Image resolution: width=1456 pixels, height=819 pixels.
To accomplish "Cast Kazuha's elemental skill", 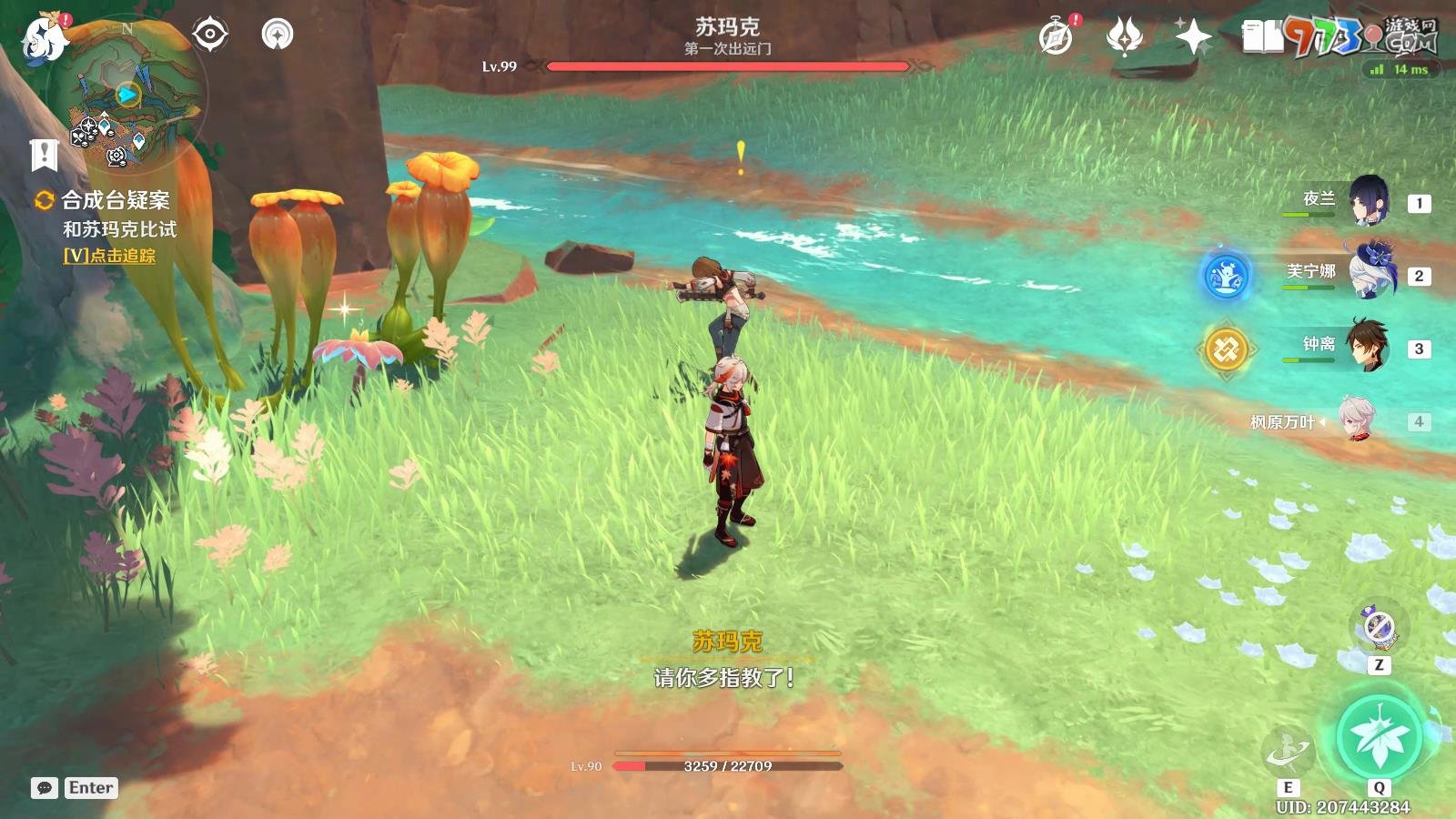I will tap(1288, 751).
